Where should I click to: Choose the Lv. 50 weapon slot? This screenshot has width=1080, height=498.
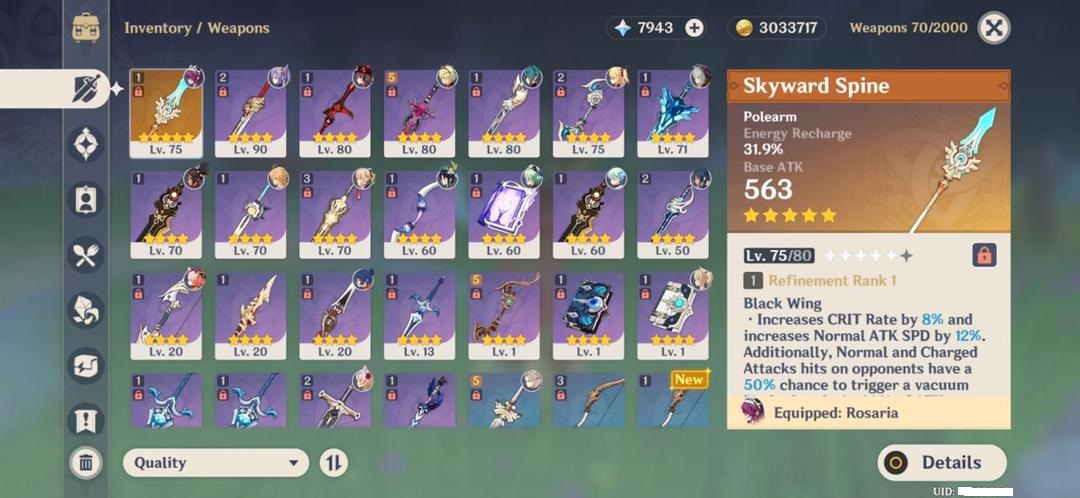[673, 214]
